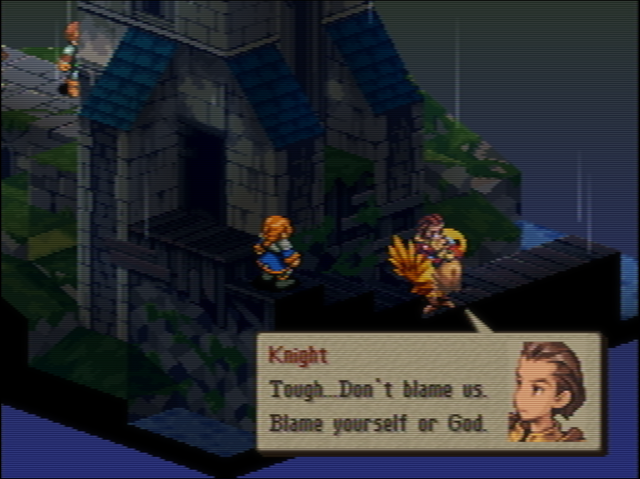Screen dimensions: 640x479
Task: Click the Knight's dialogue box to continue
Action: pos(380,393)
